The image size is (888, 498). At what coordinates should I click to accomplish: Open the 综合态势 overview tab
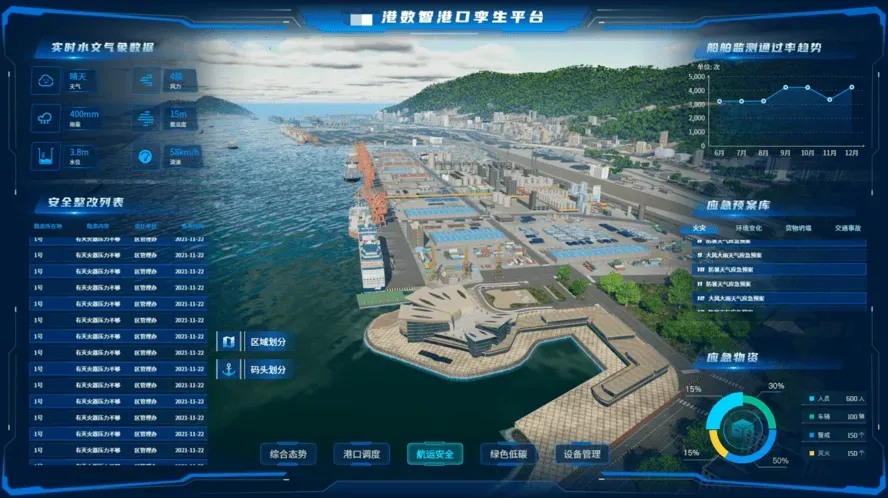(288, 454)
